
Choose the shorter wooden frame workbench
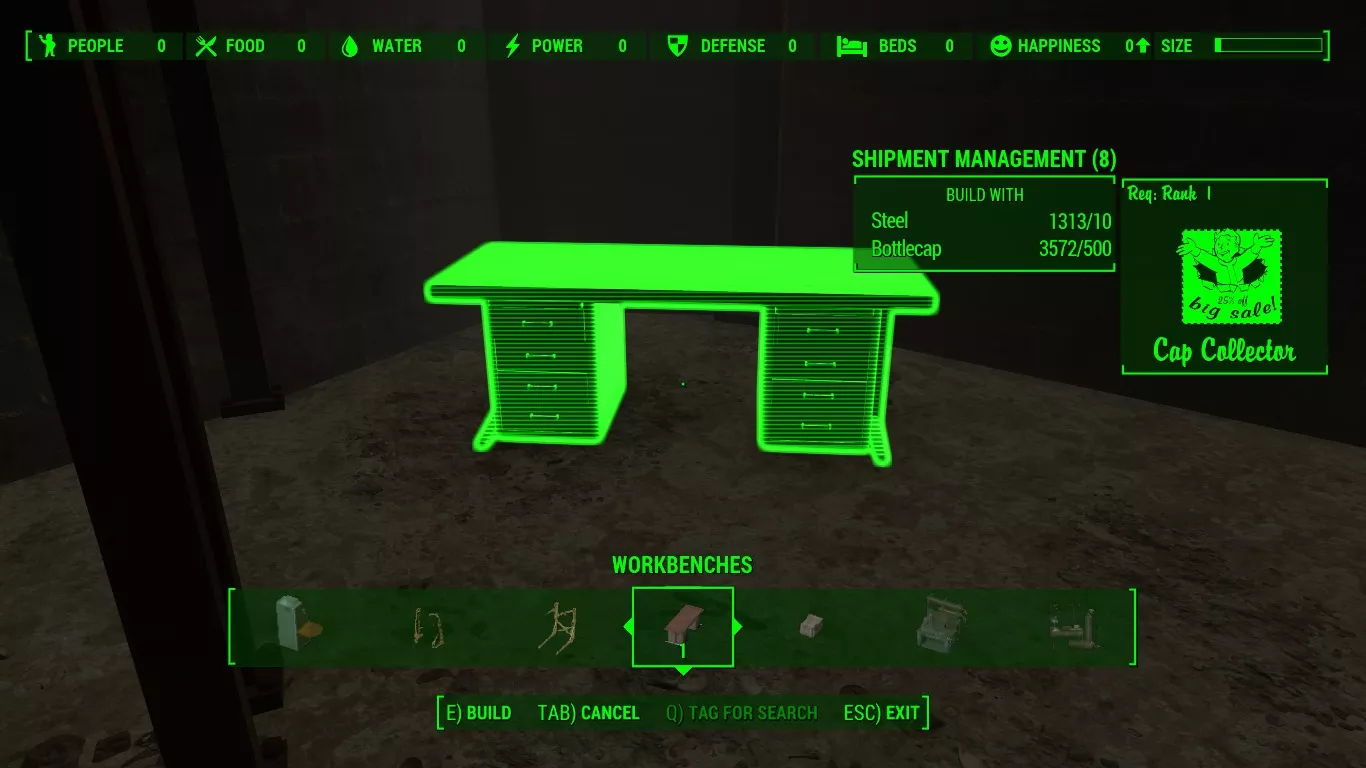click(428, 627)
